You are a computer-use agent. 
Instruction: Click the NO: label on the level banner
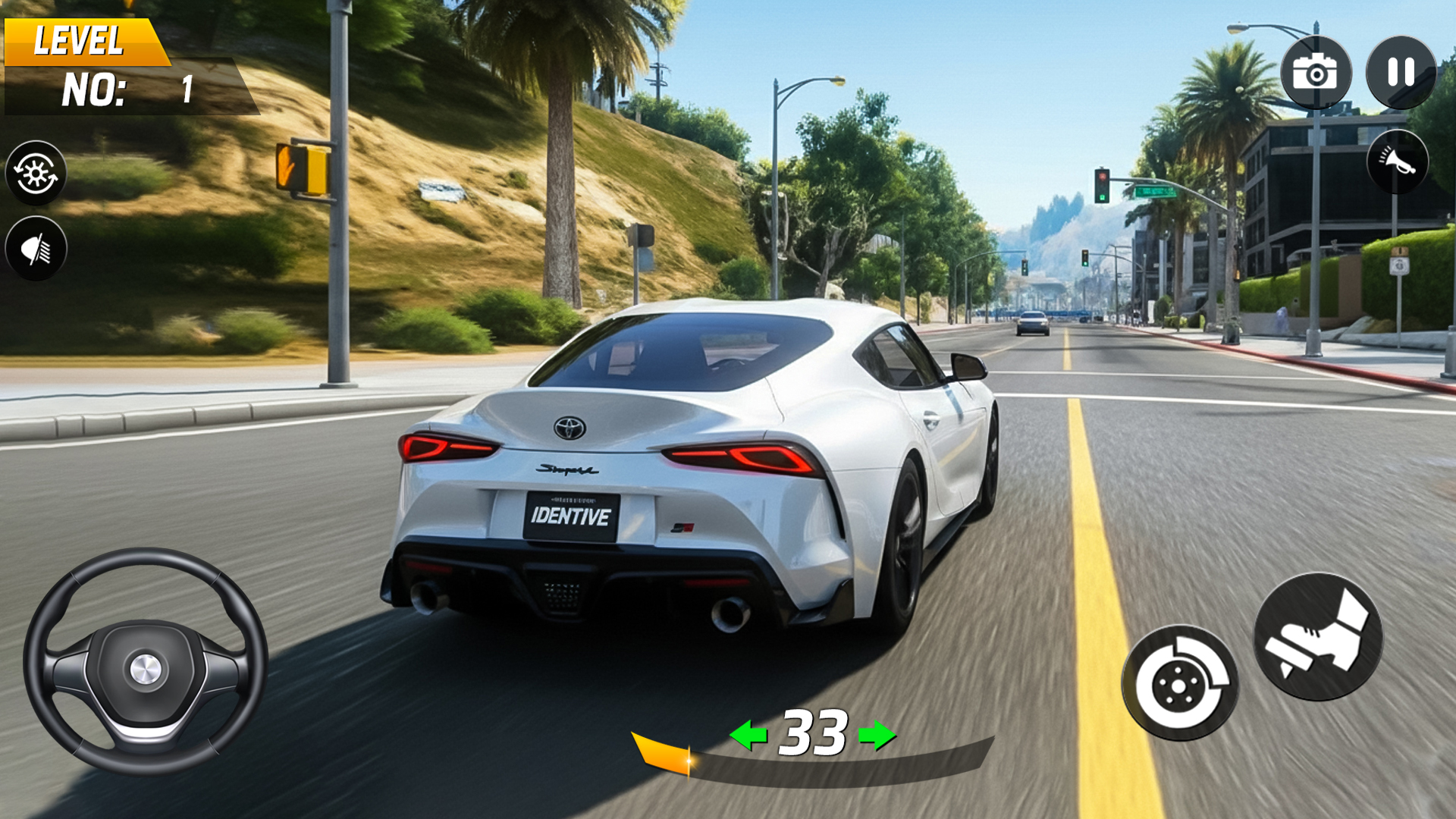[x=93, y=88]
